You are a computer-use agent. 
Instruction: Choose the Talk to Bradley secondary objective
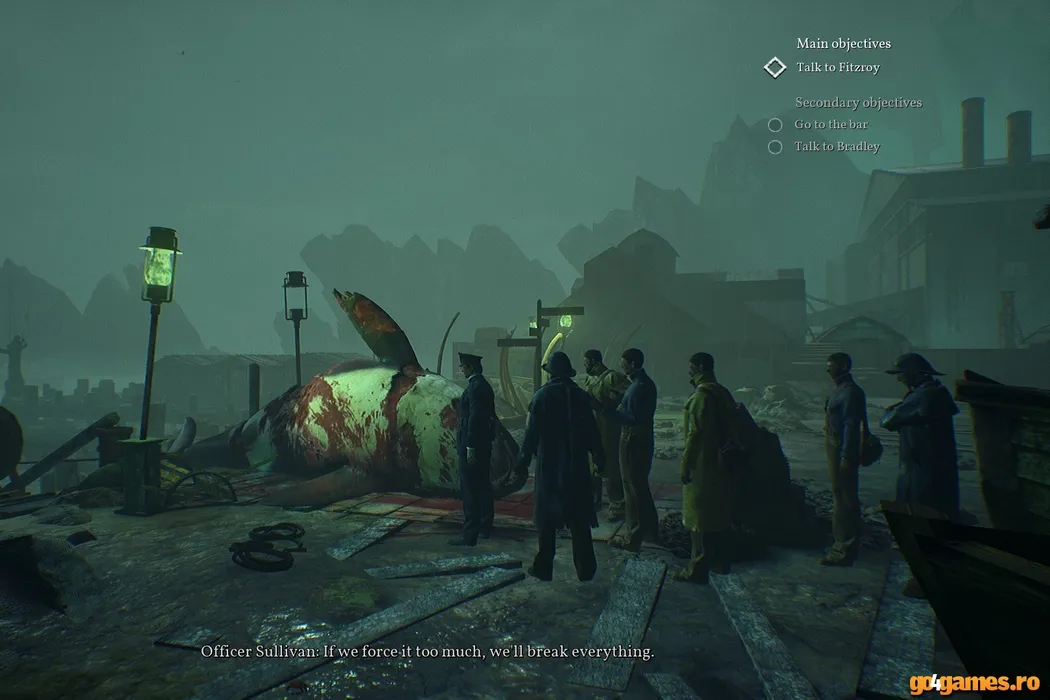coord(836,147)
